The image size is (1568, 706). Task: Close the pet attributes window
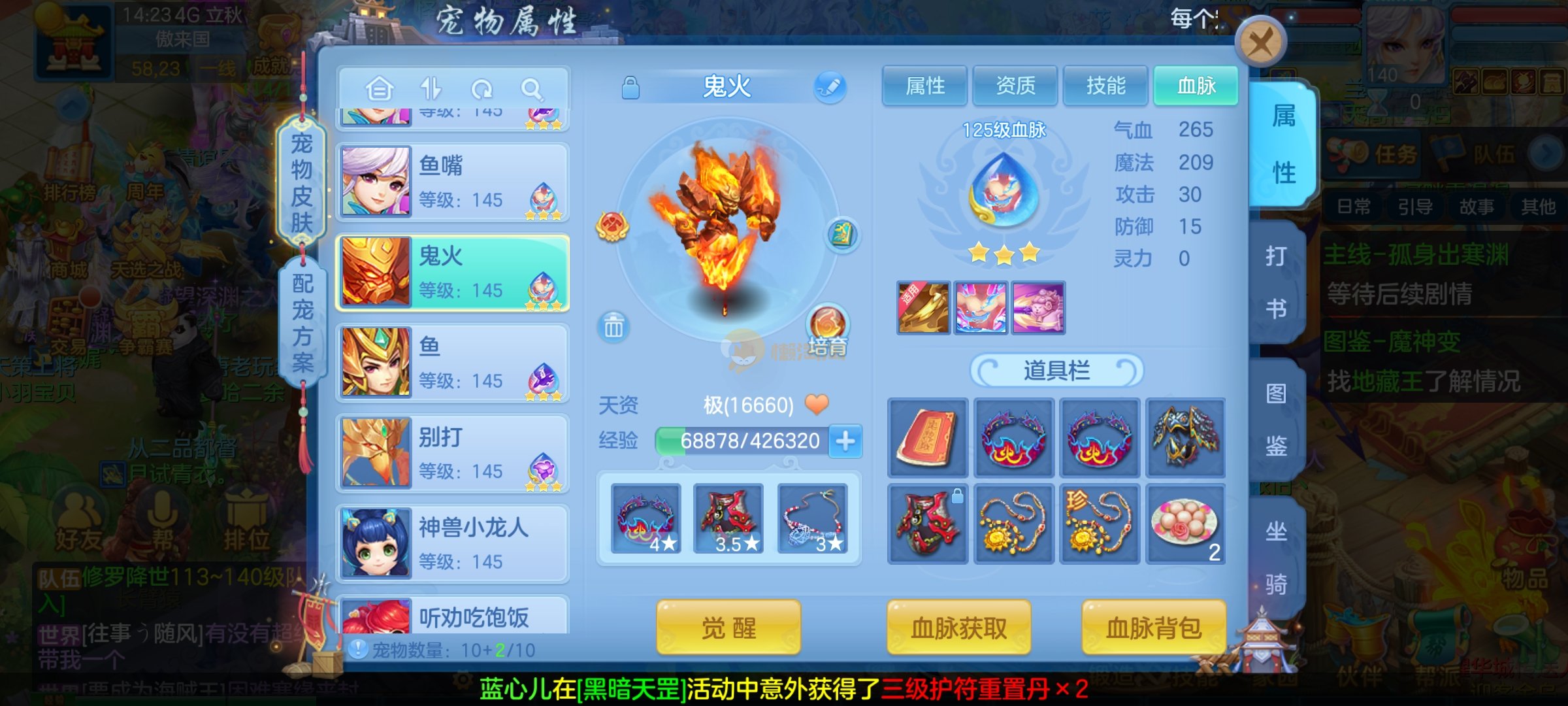pyautogui.click(x=1260, y=43)
